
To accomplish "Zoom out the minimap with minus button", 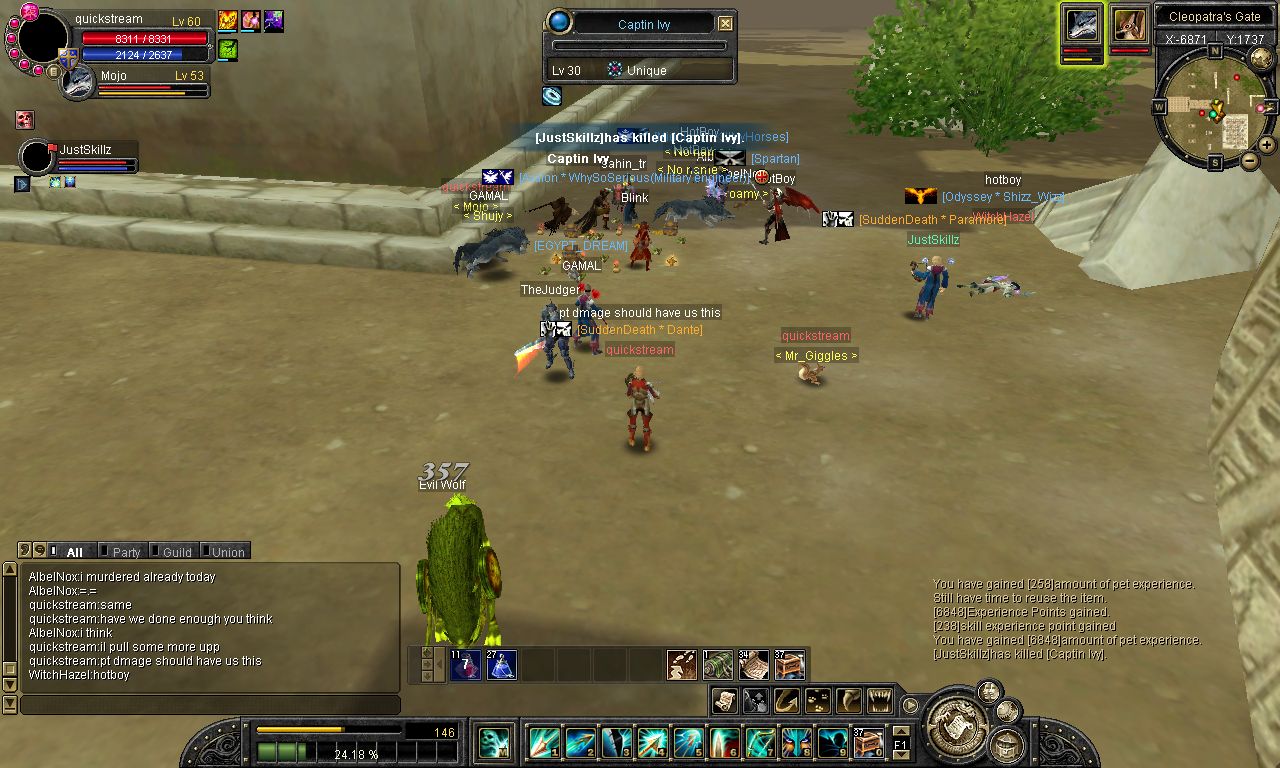I will 1250,161.
